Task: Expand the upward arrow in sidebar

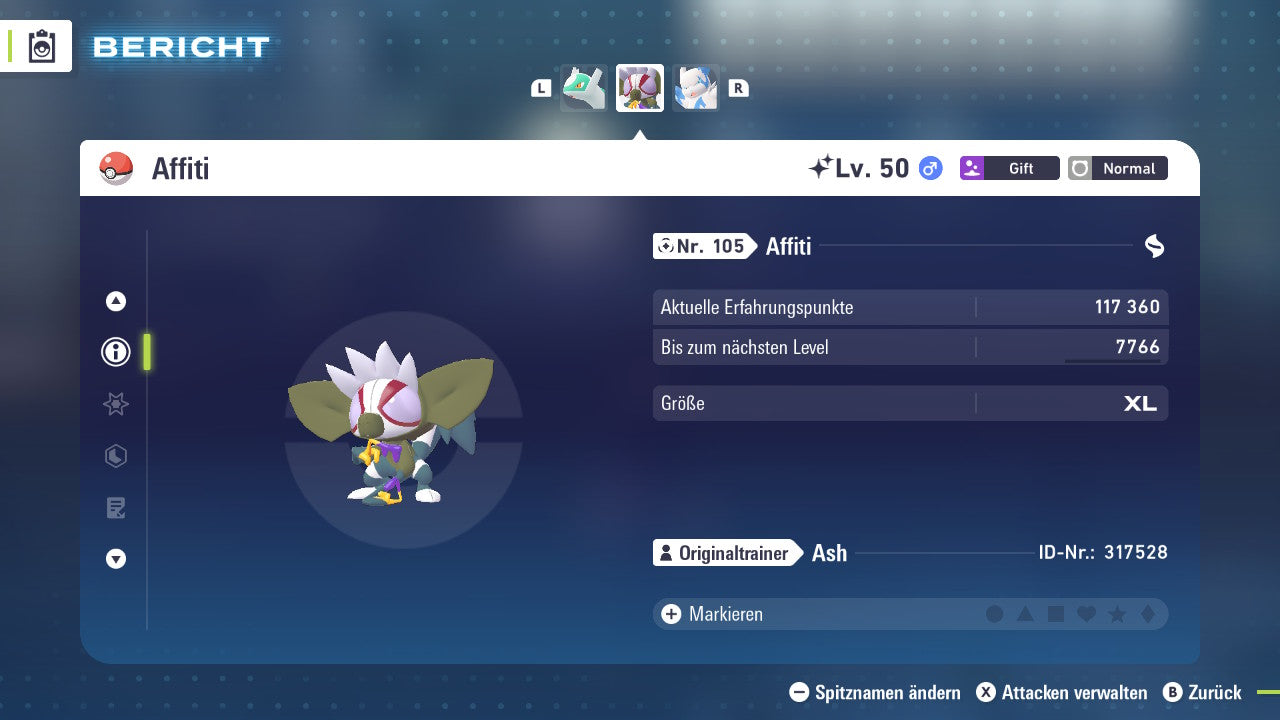Action: pyautogui.click(x=115, y=300)
